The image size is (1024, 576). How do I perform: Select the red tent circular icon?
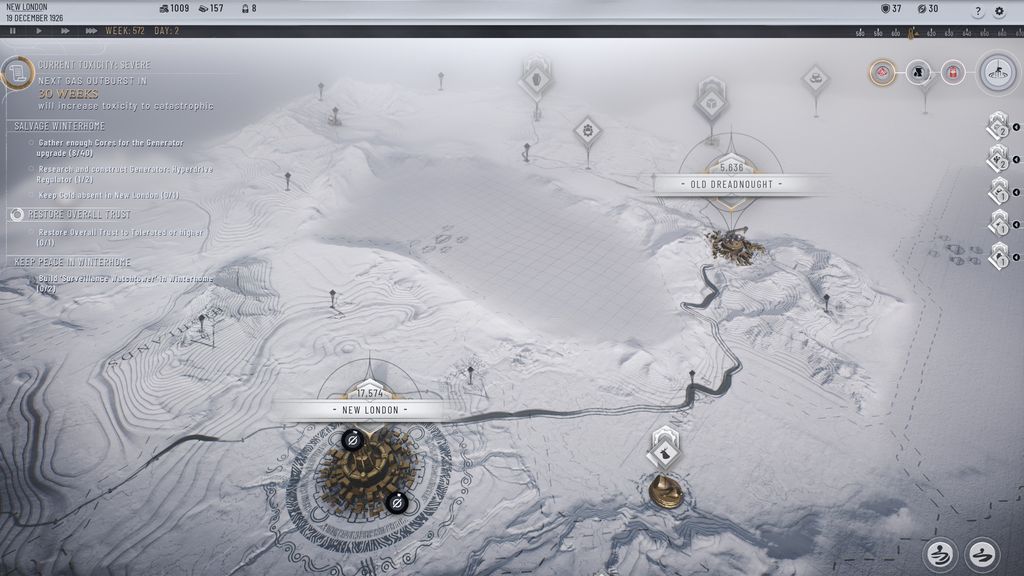882,72
